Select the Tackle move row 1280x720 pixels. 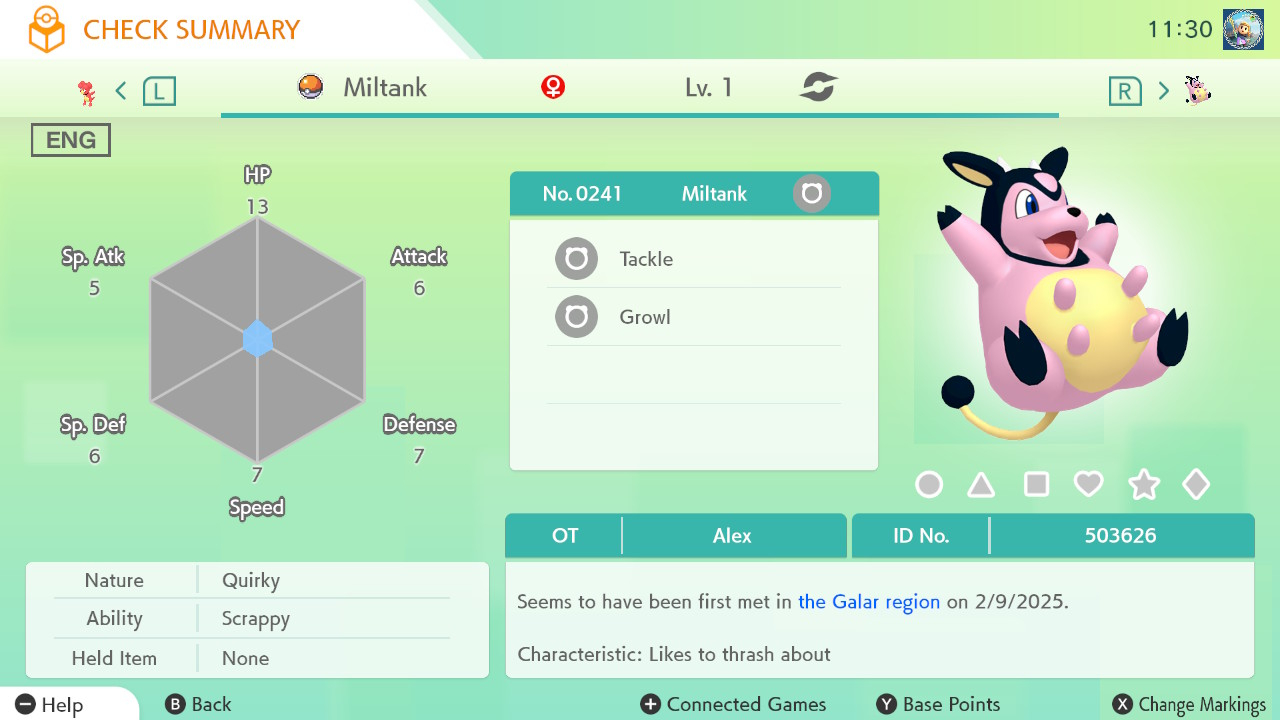693,259
